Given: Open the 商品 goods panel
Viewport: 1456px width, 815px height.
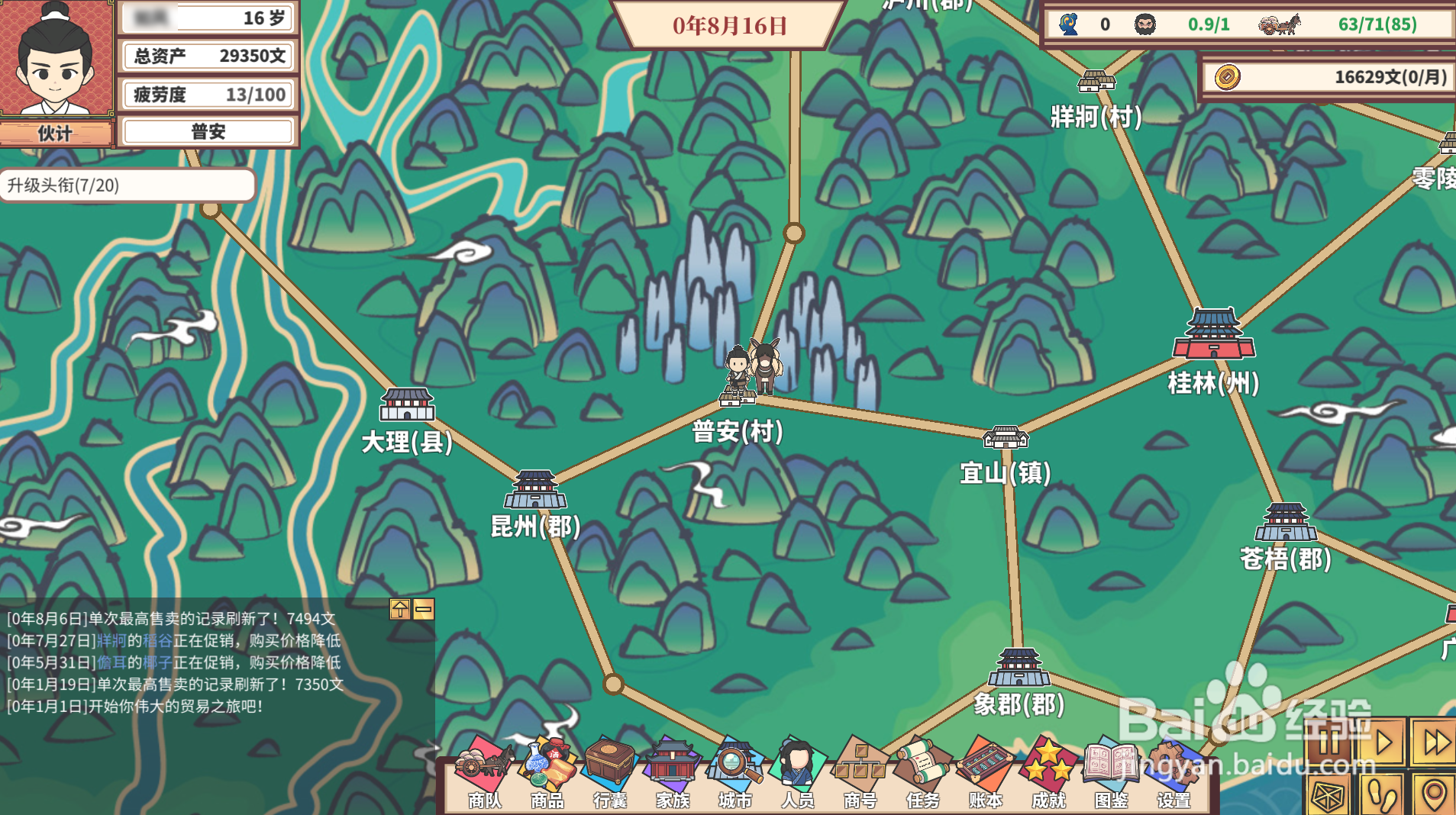Looking at the screenshot, I should 548,771.
